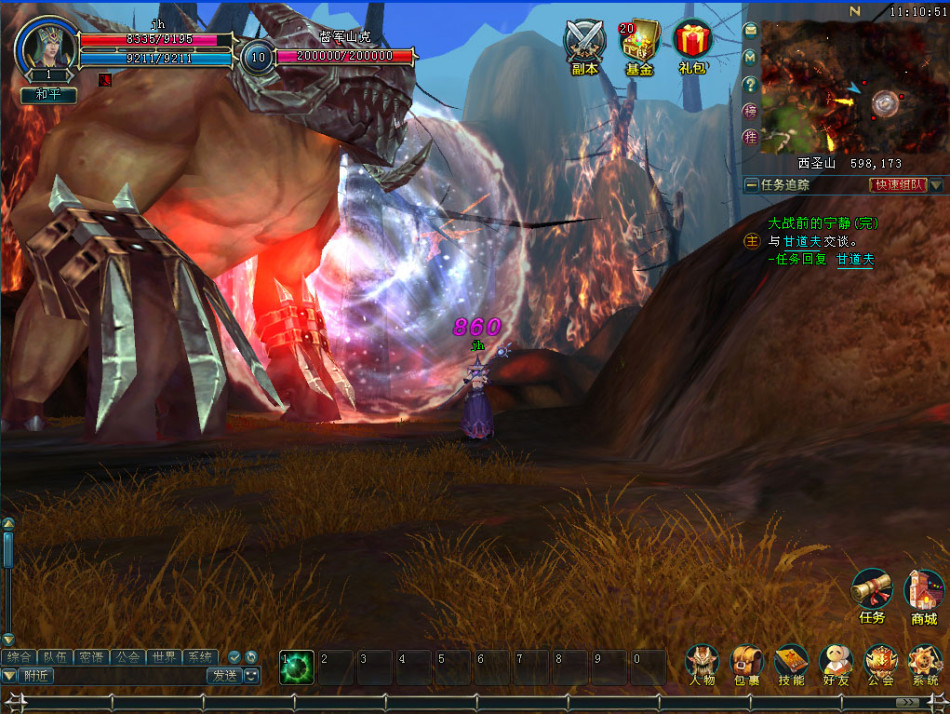Show the 好友 friends list
The image size is (950, 714).
[835, 661]
